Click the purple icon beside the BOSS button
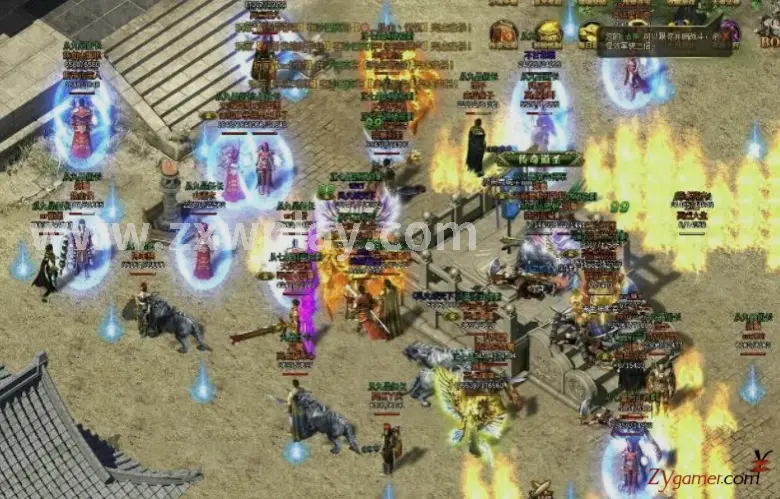 [732, 31]
